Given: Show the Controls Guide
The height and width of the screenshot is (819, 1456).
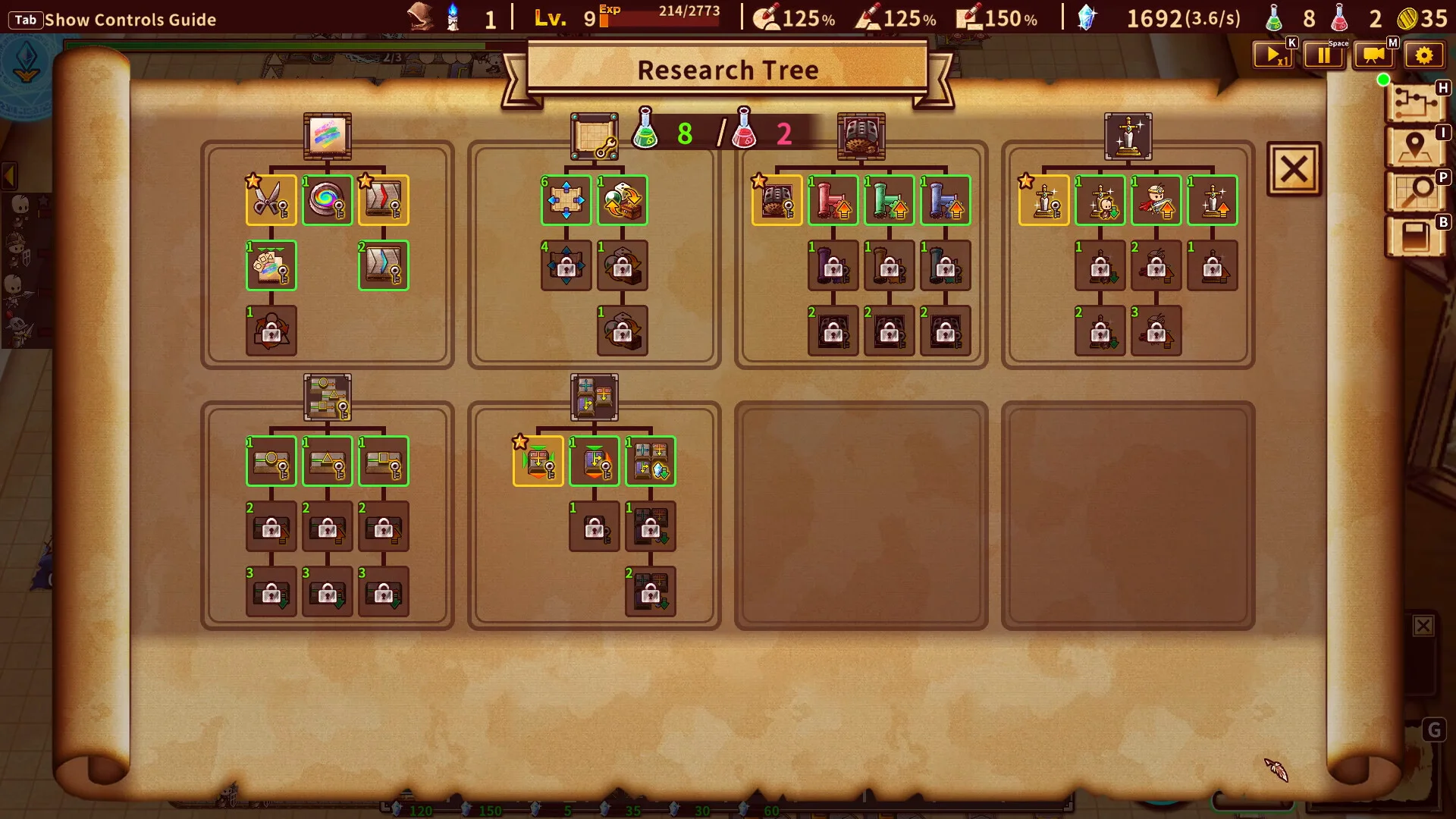Looking at the screenshot, I should tap(114, 20).
